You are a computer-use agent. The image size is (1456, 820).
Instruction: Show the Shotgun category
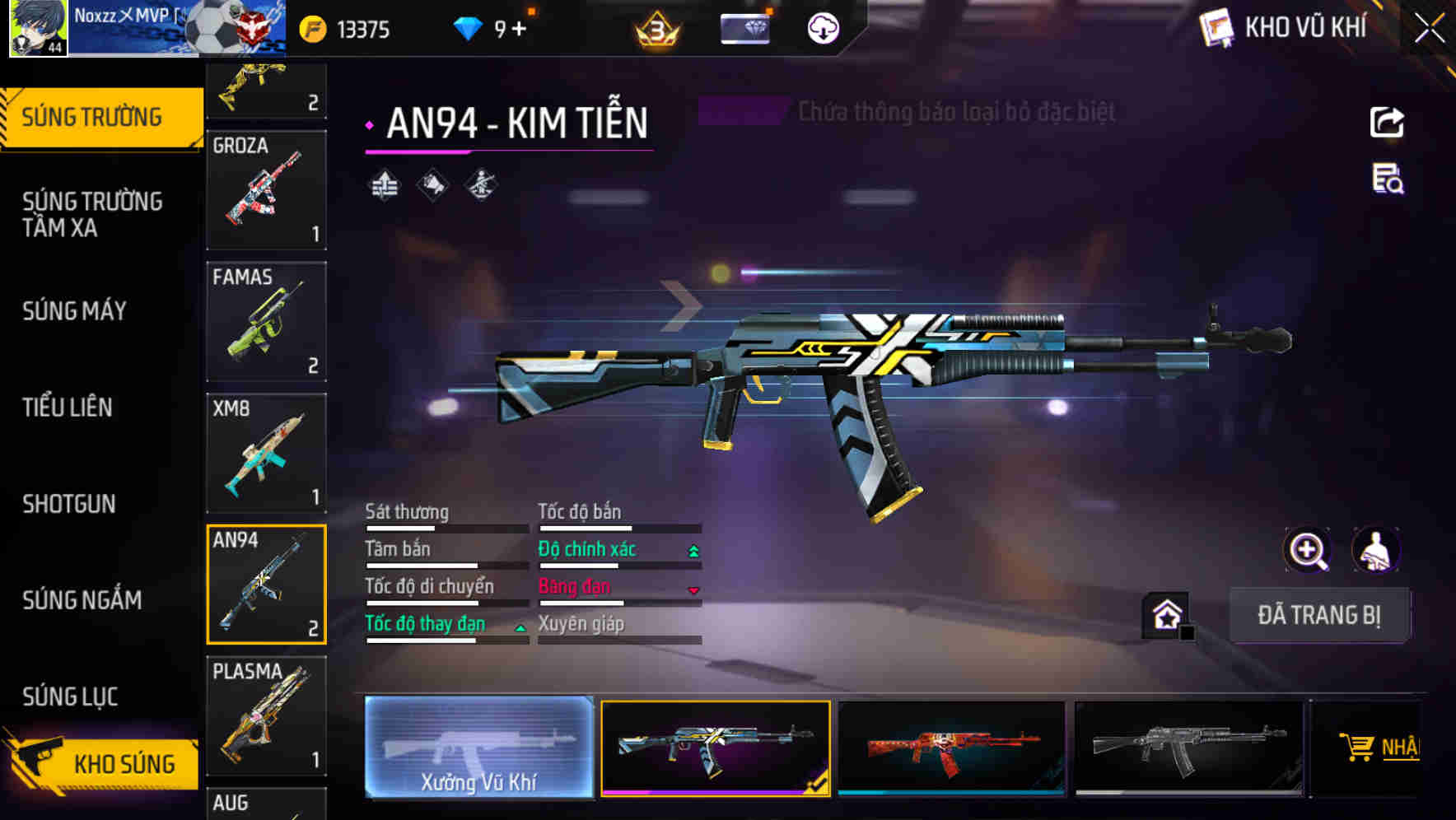click(x=69, y=504)
